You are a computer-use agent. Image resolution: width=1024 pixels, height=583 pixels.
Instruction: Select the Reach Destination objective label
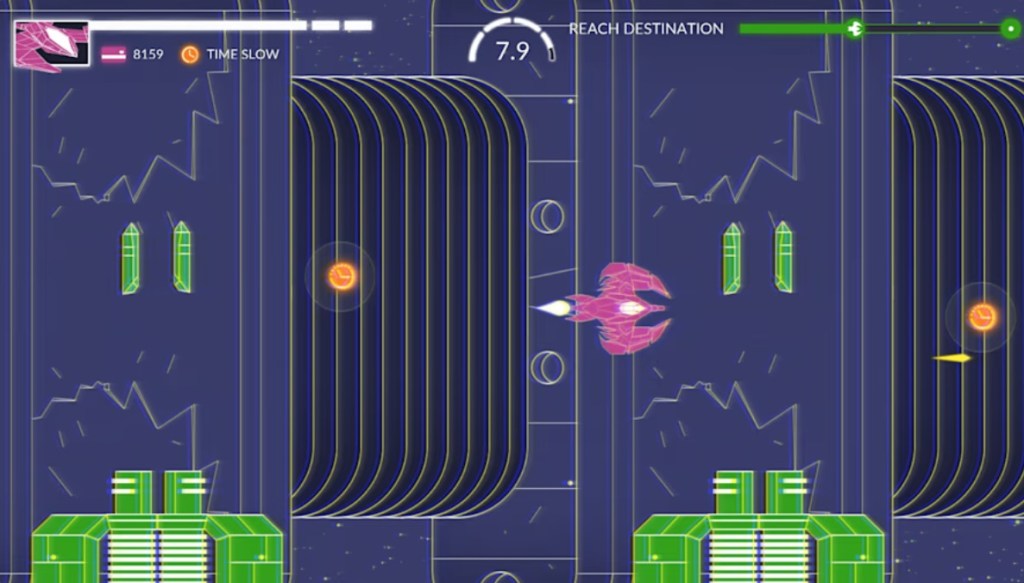tap(646, 29)
